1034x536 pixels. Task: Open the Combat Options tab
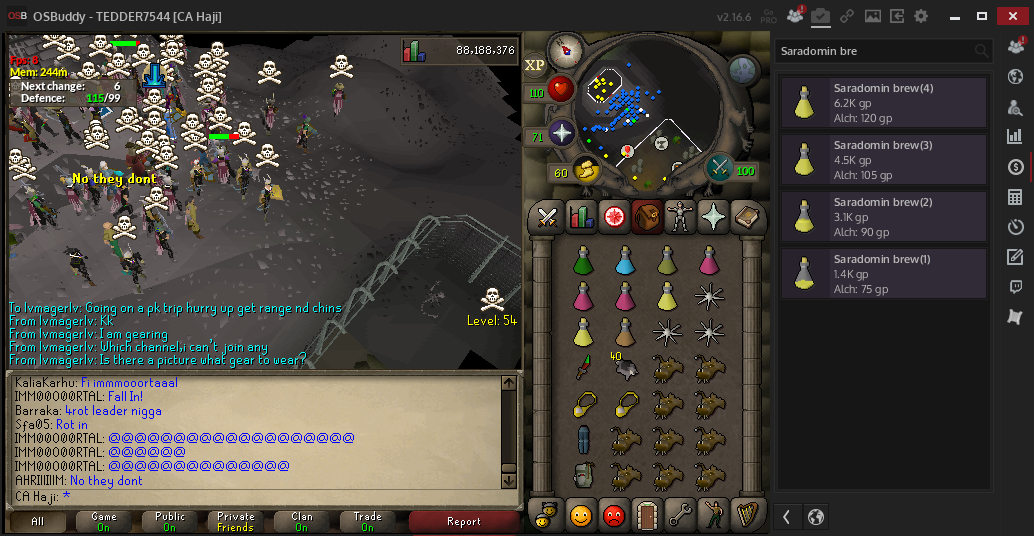[x=547, y=215]
